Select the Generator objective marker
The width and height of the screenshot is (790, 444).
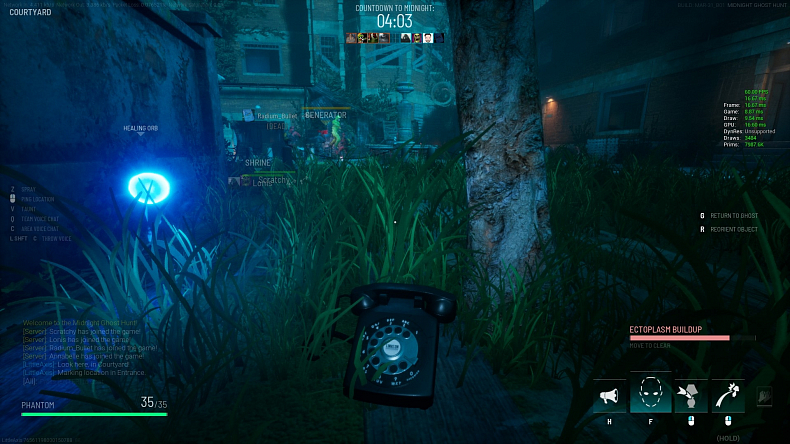pyautogui.click(x=325, y=115)
